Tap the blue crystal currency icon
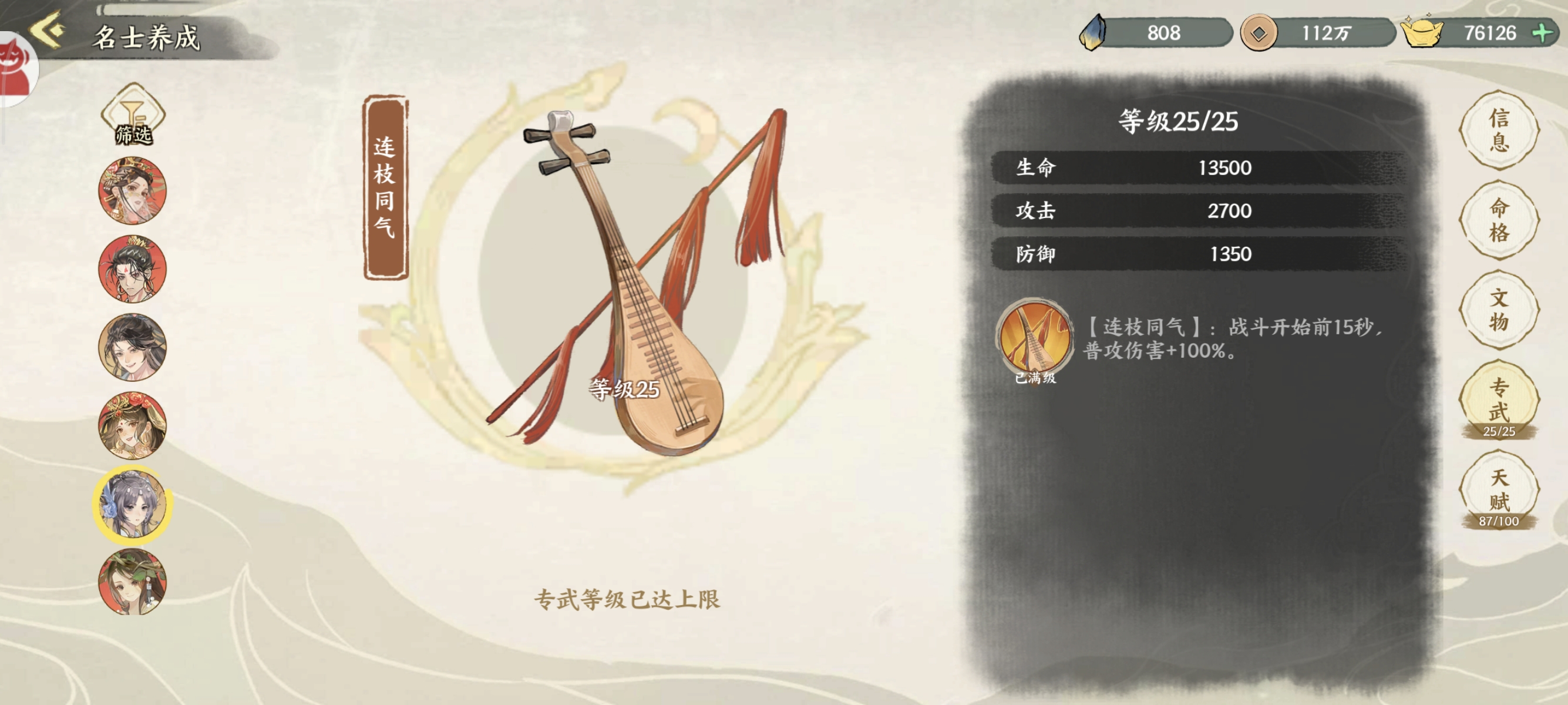The image size is (1568, 705). coord(1093,33)
